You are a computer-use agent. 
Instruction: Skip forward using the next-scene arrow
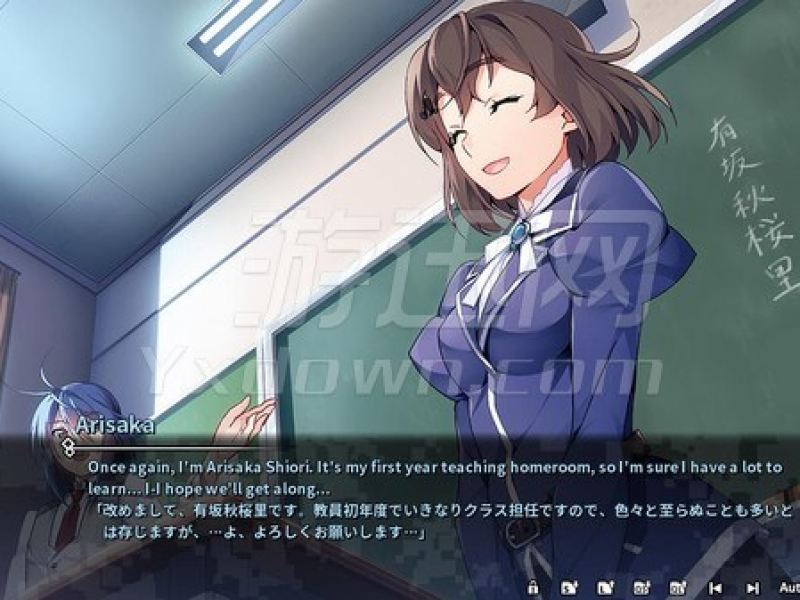(751, 587)
